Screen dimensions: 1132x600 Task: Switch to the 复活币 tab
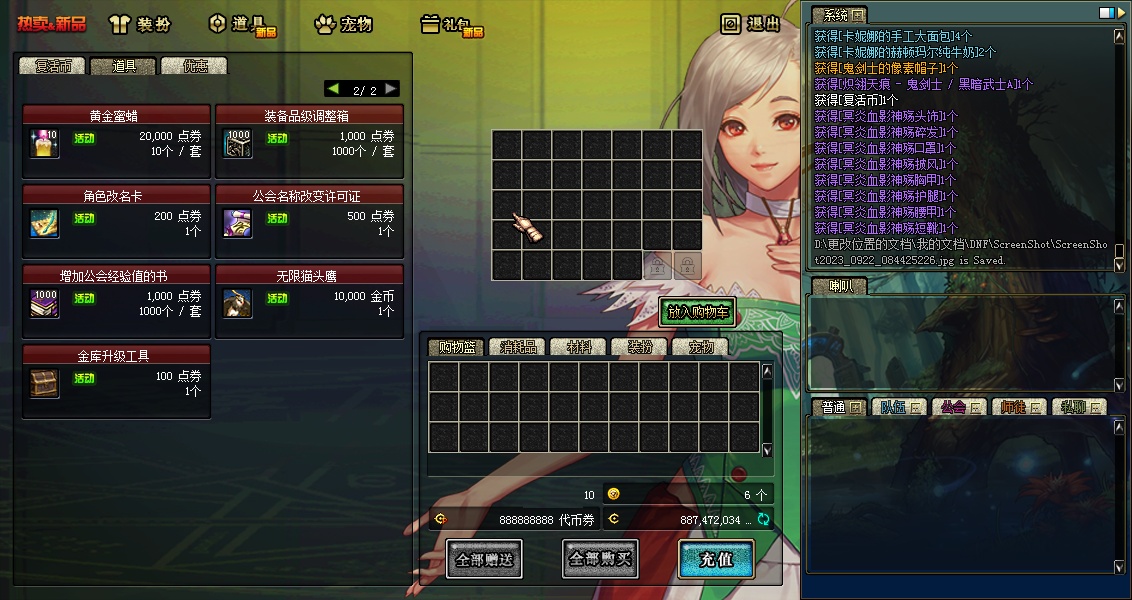52,66
